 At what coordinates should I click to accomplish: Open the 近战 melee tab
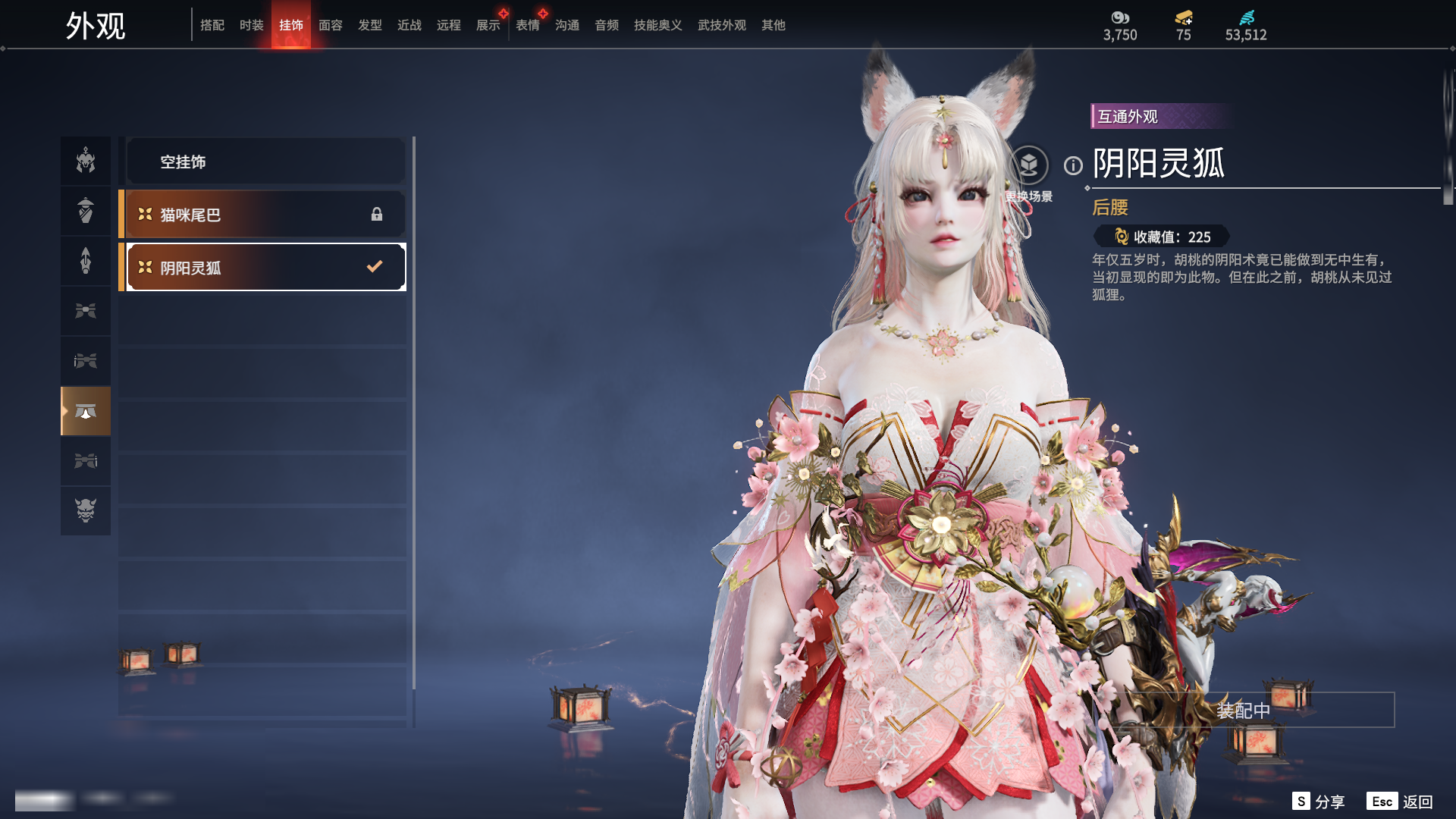[409, 25]
